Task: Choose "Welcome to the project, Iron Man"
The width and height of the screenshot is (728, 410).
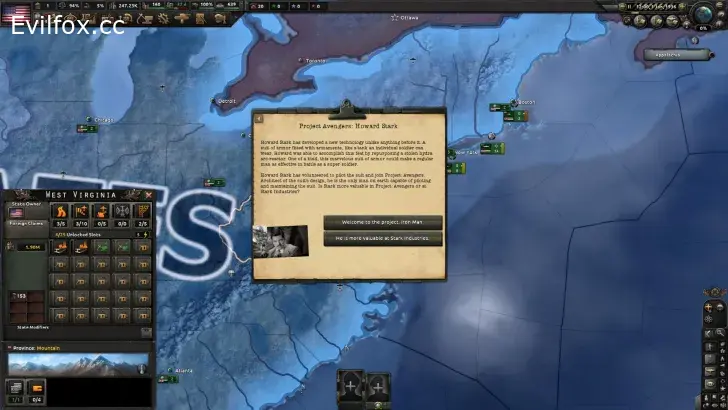Action: point(382,222)
